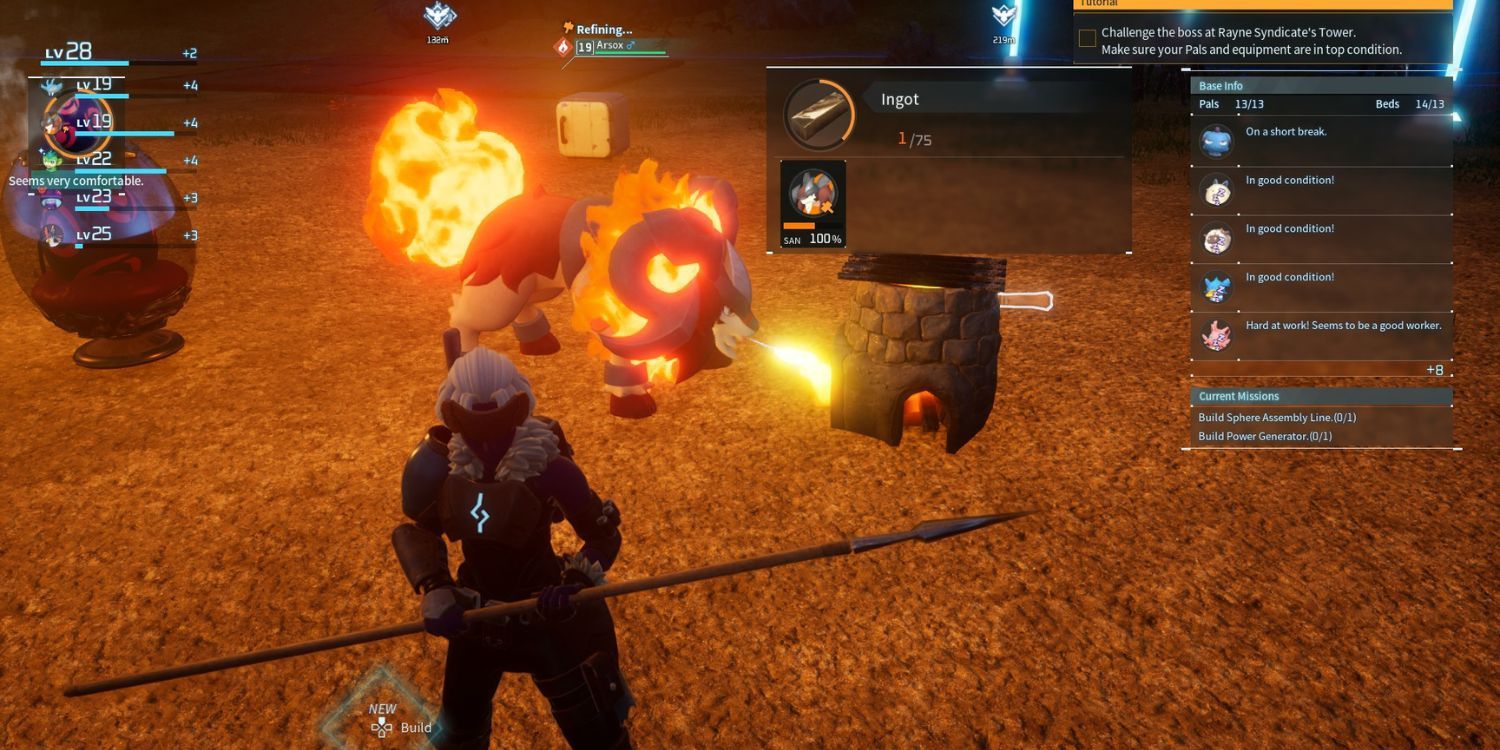This screenshot has width=1500, height=750.
Task: Select the pal that is on a short break
Action: tap(1217, 142)
